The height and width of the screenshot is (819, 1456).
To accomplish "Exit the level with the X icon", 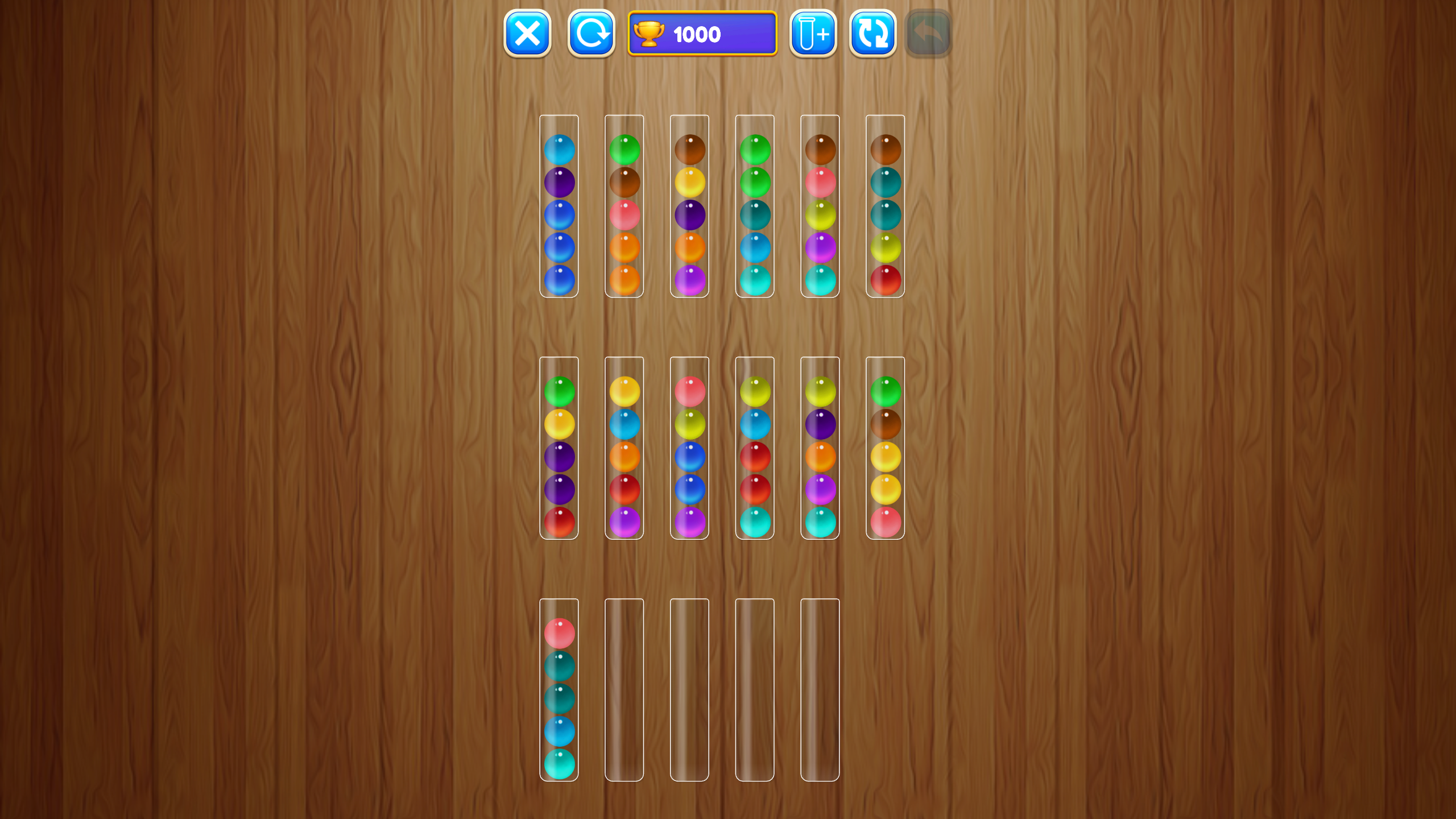I will tap(527, 34).
